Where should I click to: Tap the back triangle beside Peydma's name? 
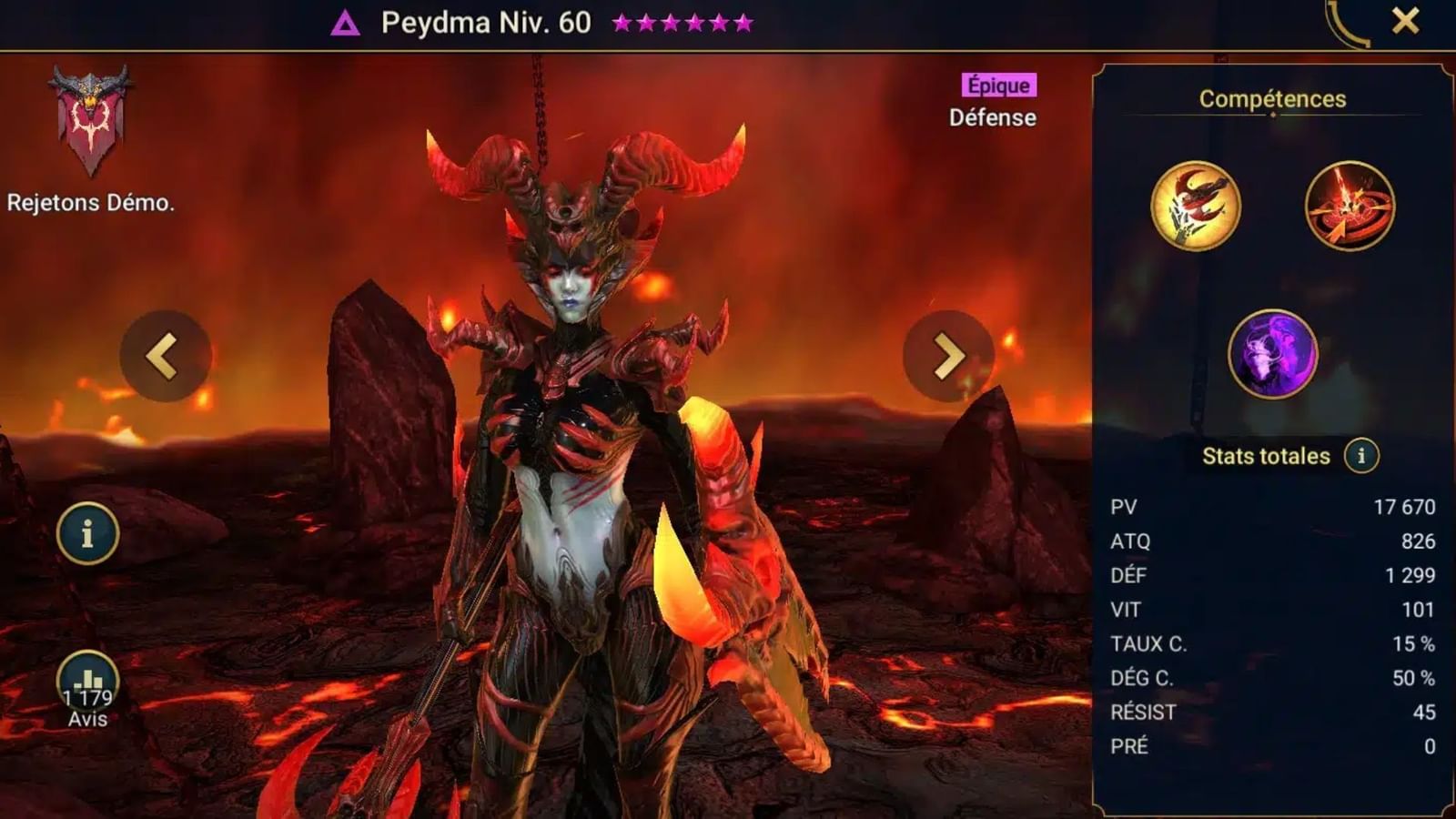tap(346, 20)
